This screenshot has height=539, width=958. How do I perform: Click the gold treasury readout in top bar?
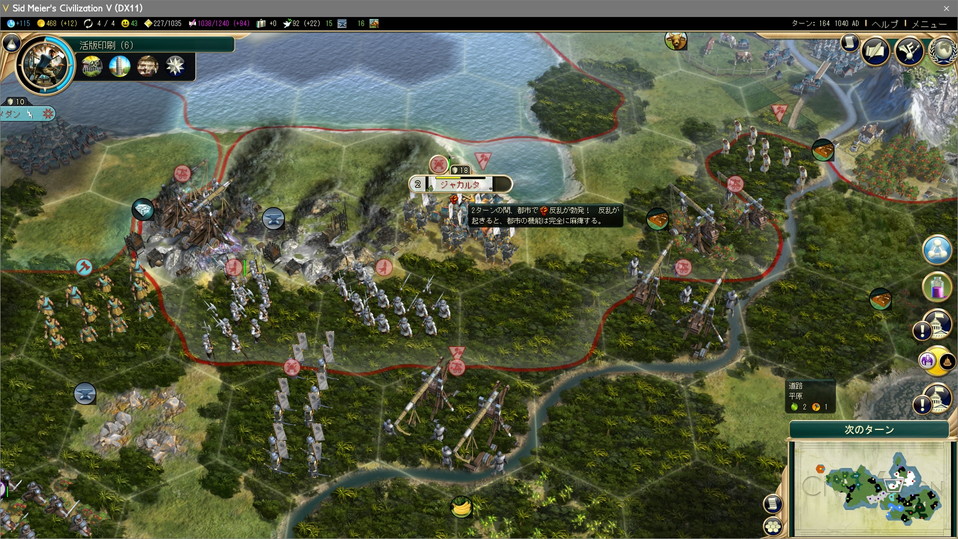coord(58,23)
